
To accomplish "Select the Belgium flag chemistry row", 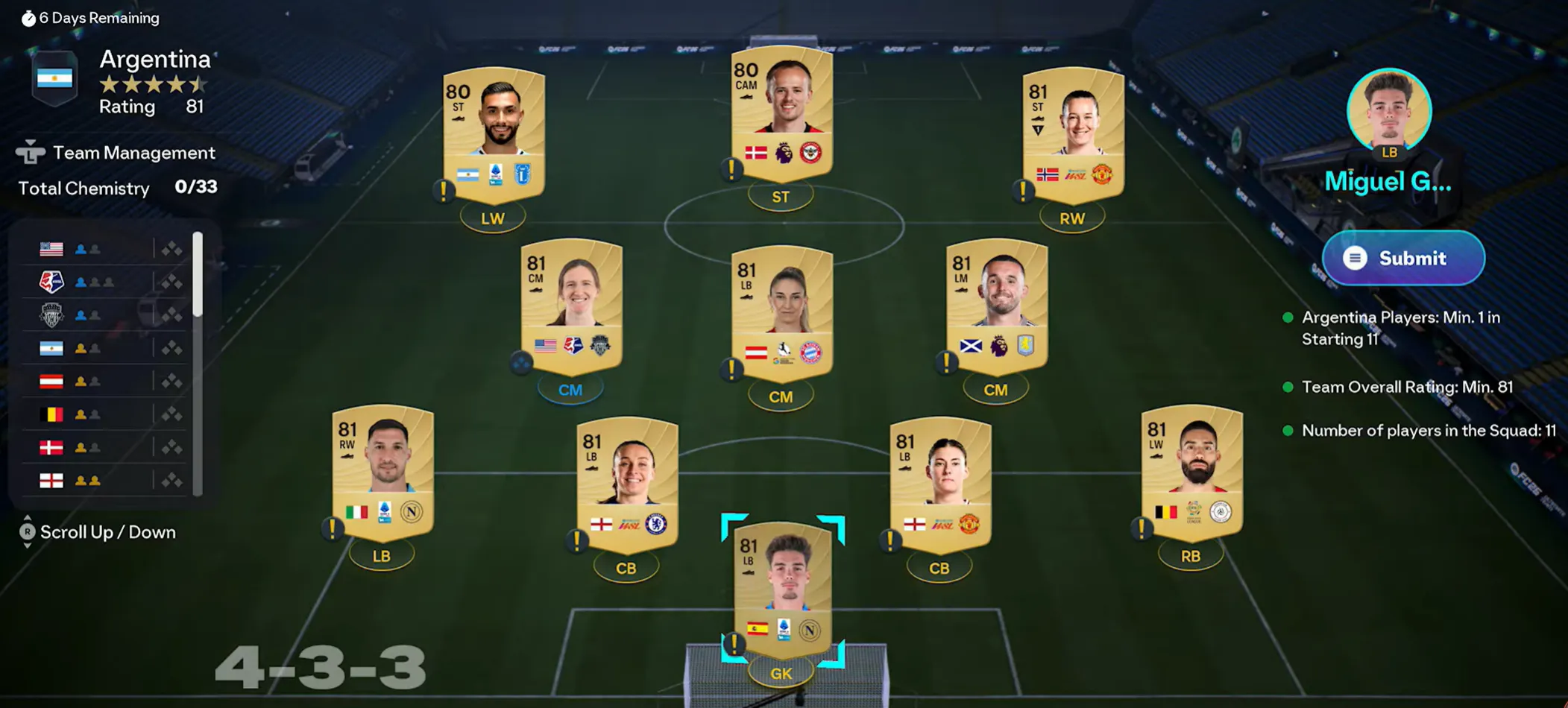I will [x=104, y=414].
